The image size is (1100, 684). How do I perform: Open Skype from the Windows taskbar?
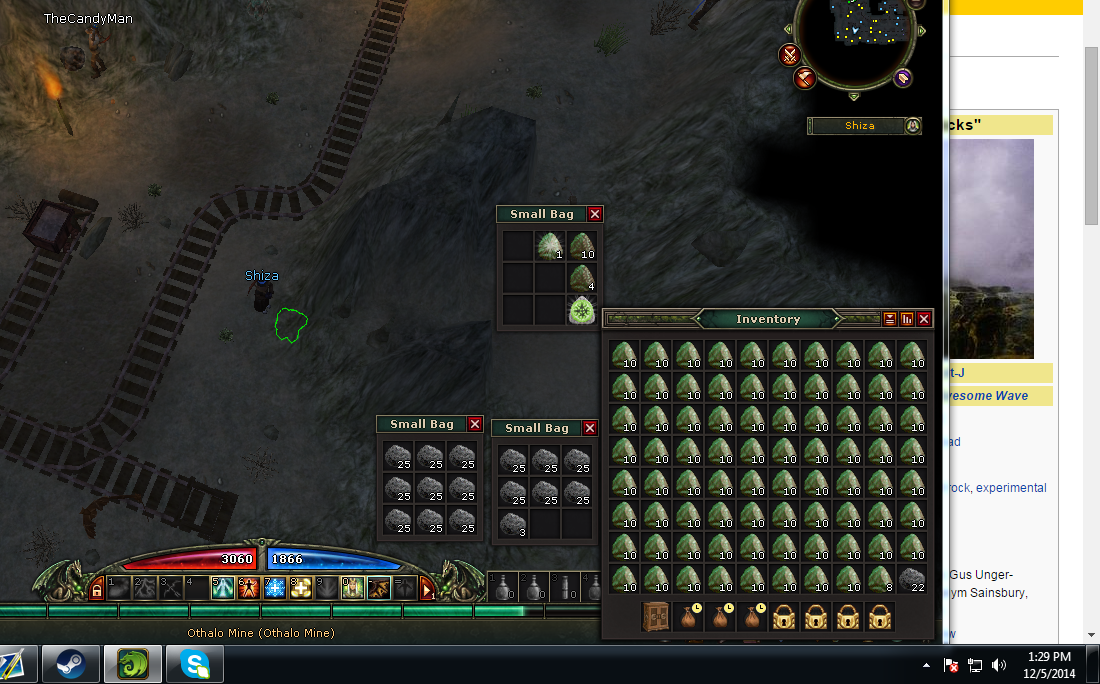pyautogui.click(x=194, y=663)
